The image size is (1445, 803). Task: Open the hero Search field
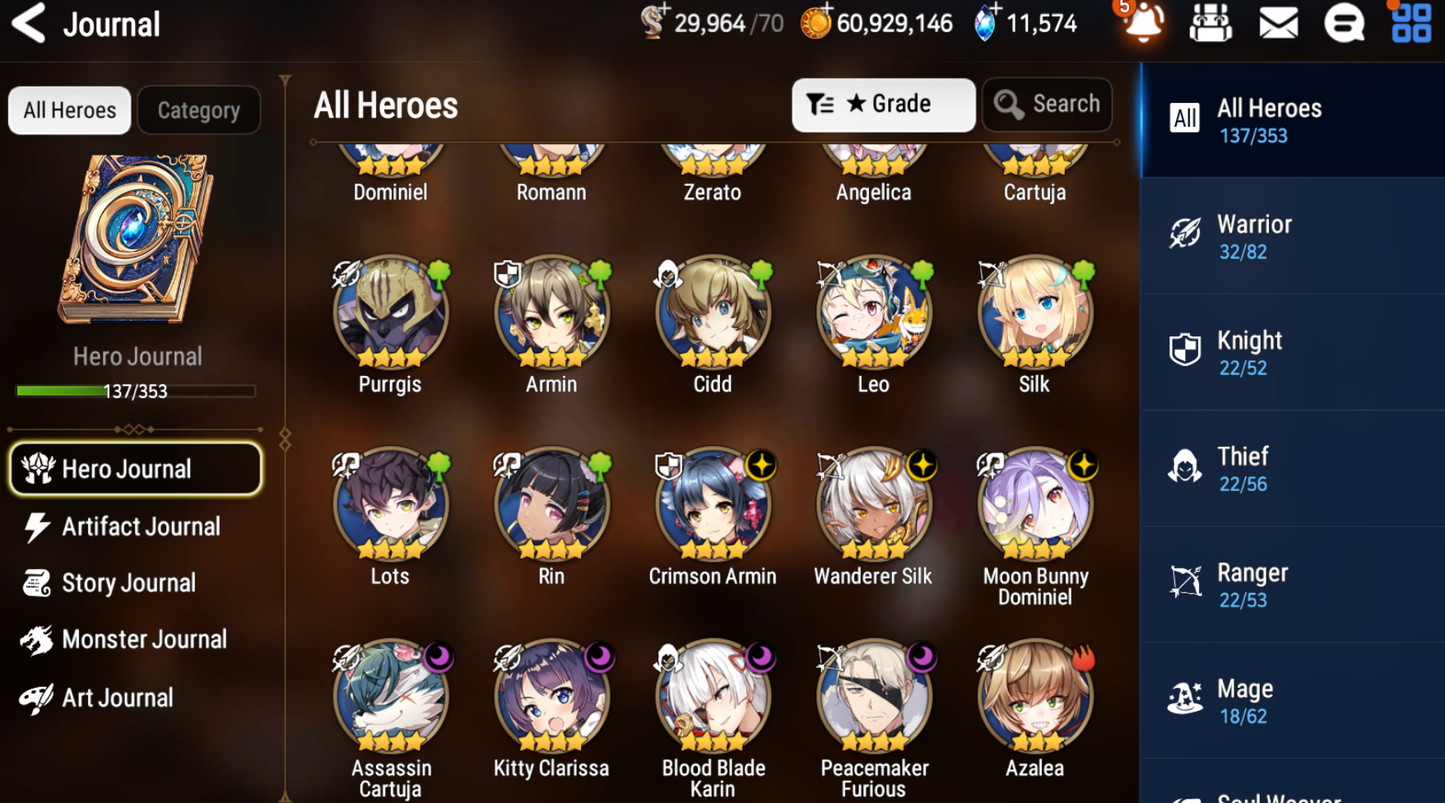1047,105
